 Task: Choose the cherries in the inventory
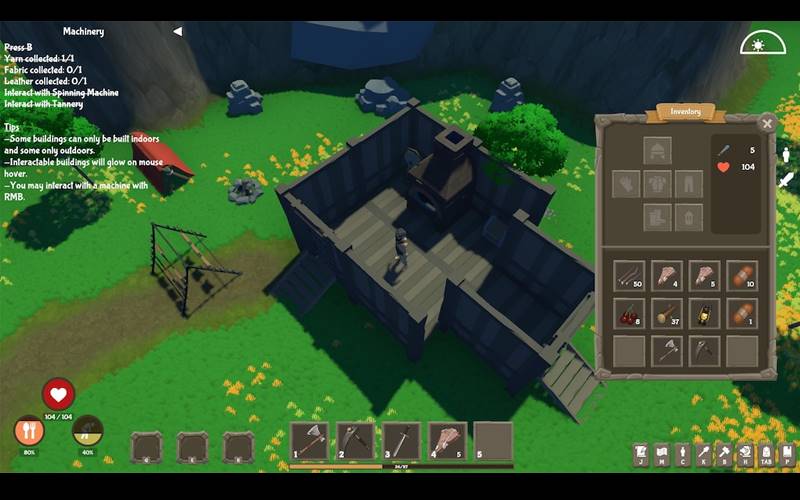click(629, 314)
